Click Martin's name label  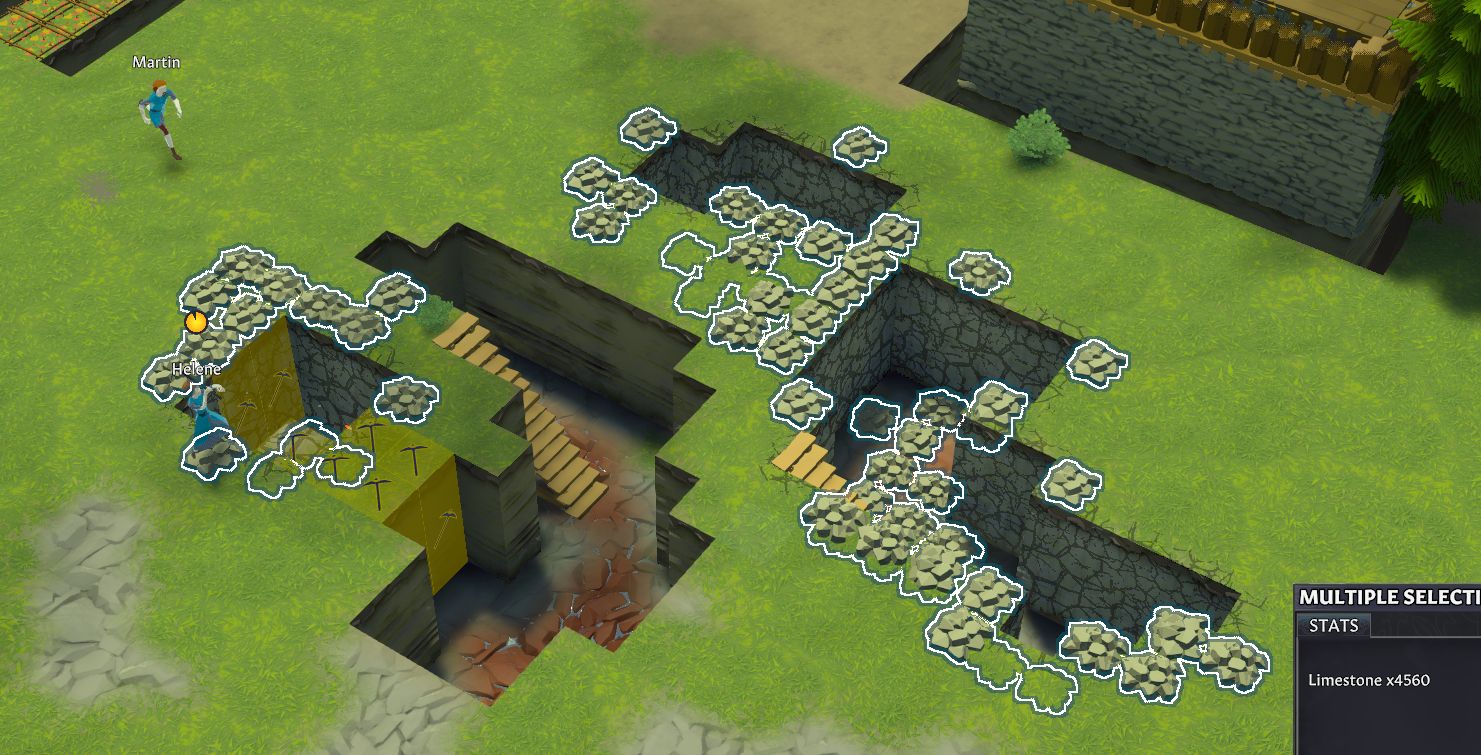155,62
